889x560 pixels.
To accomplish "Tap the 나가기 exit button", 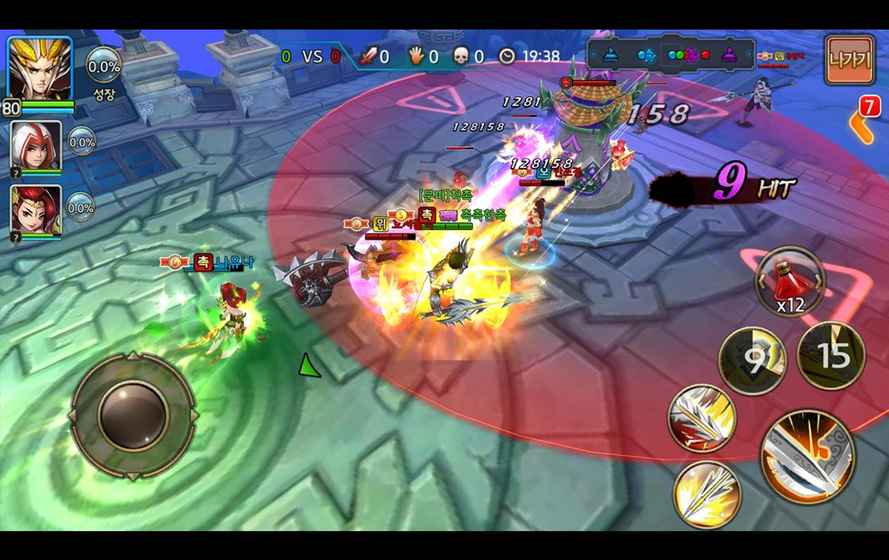I will click(x=849, y=60).
